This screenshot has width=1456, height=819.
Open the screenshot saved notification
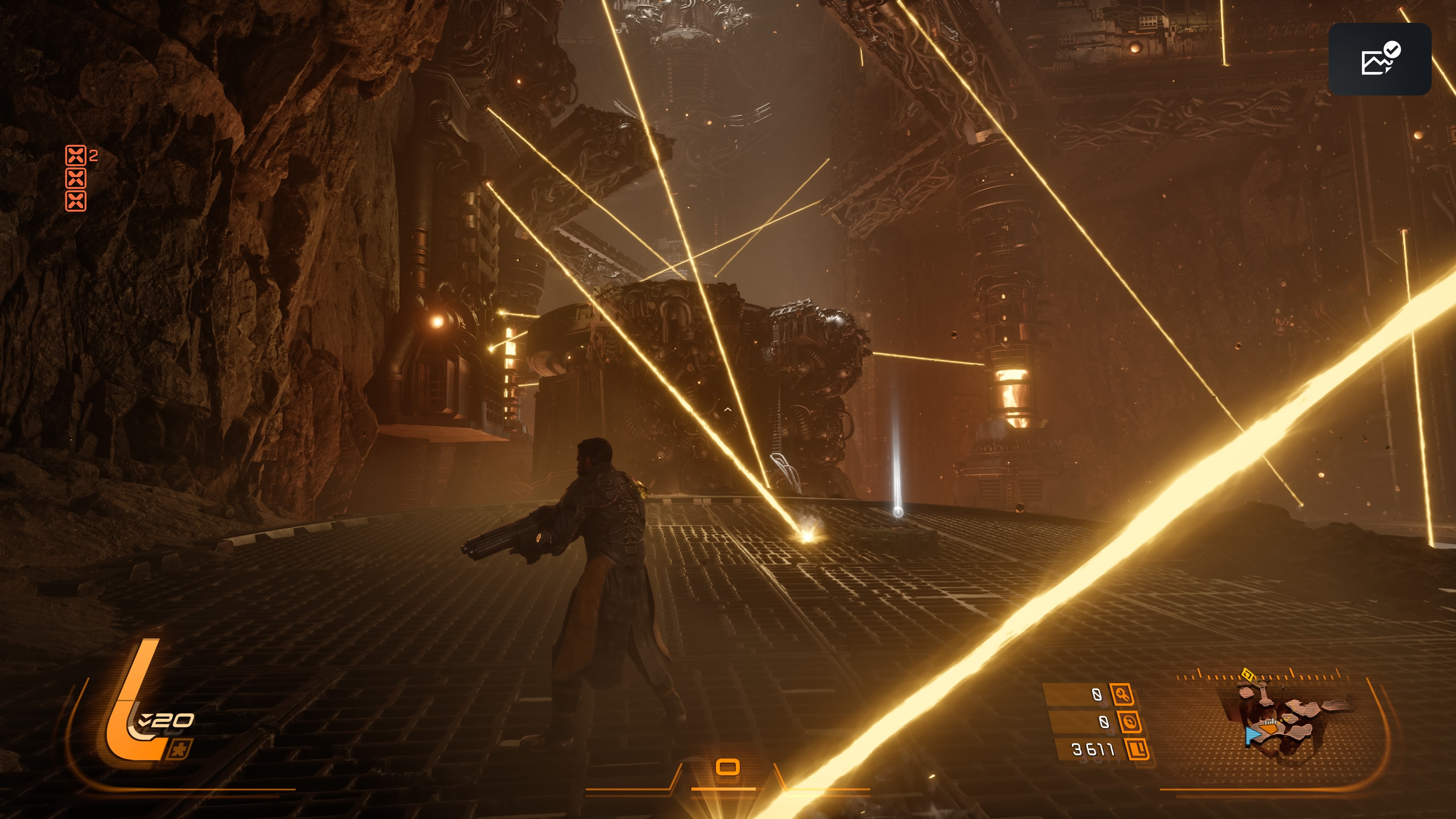(x=1379, y=59)
